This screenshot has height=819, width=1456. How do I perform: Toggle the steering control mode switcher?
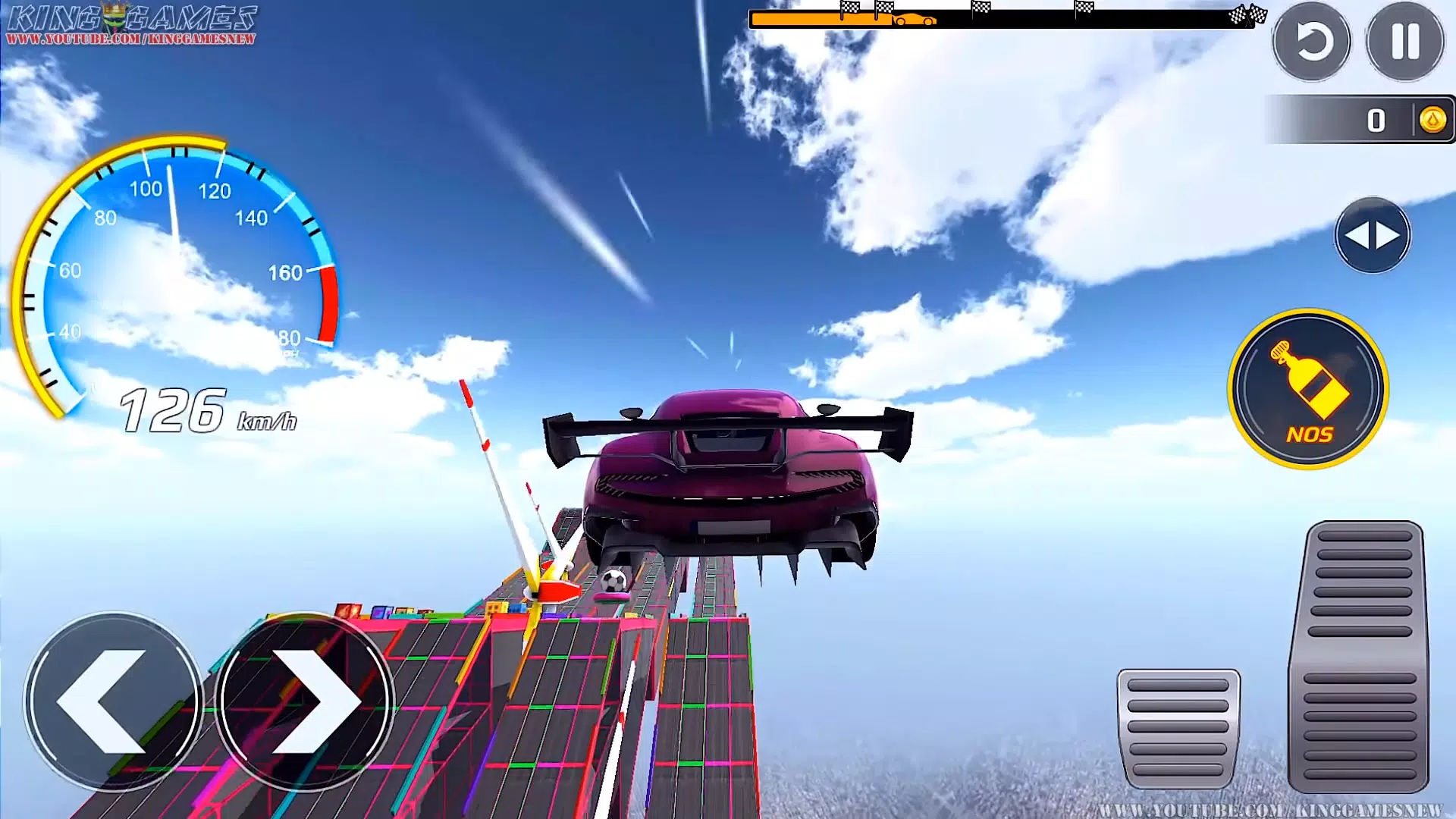[x=1371, y=235]
